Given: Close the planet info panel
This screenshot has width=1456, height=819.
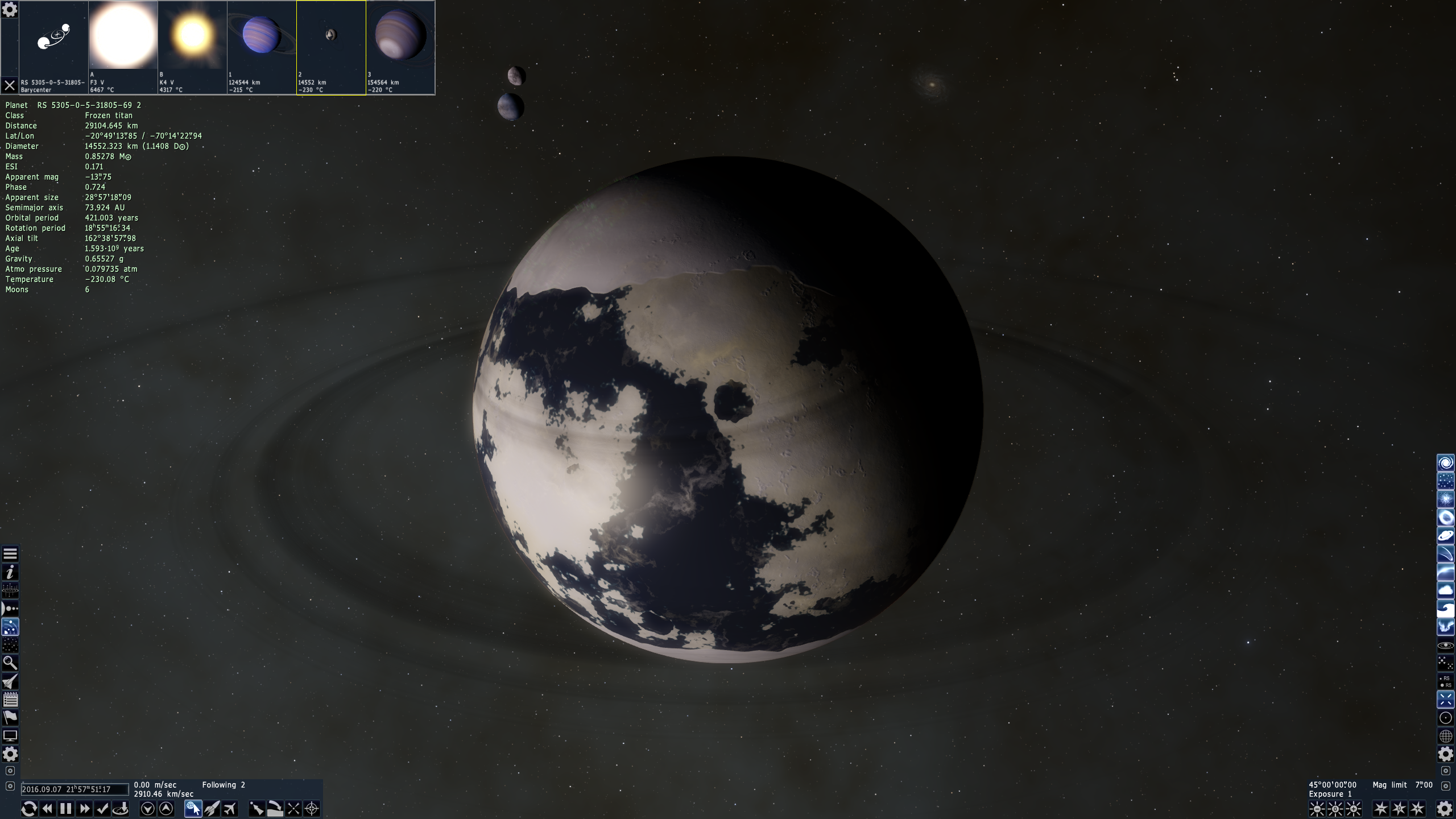Looking at the screenshot, I should tap(9, 86).
